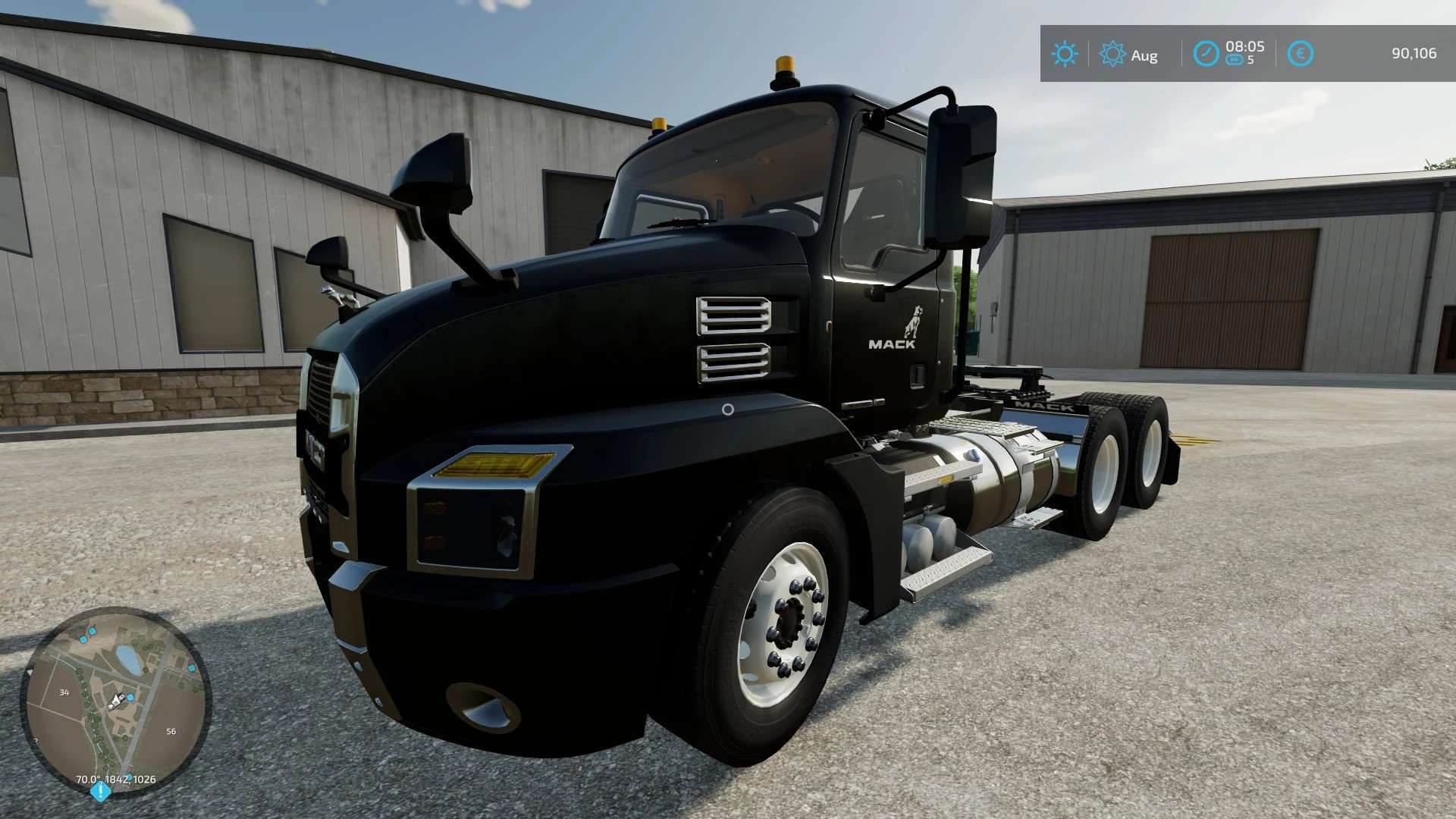Click field number 34 on the minimap
1456x819 pixels.
(65, 693)
